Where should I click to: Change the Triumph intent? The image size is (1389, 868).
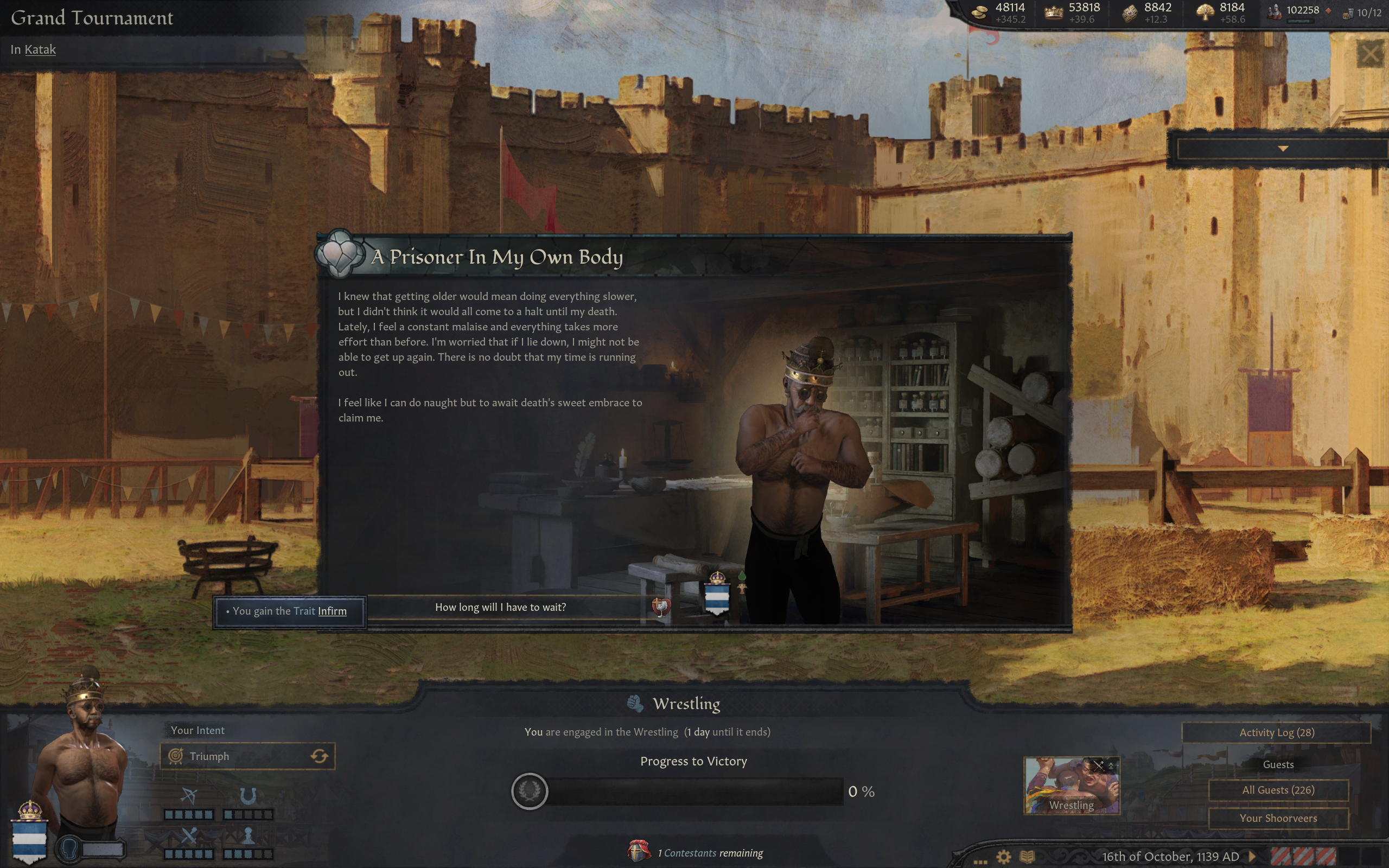(x=319, y=756)
